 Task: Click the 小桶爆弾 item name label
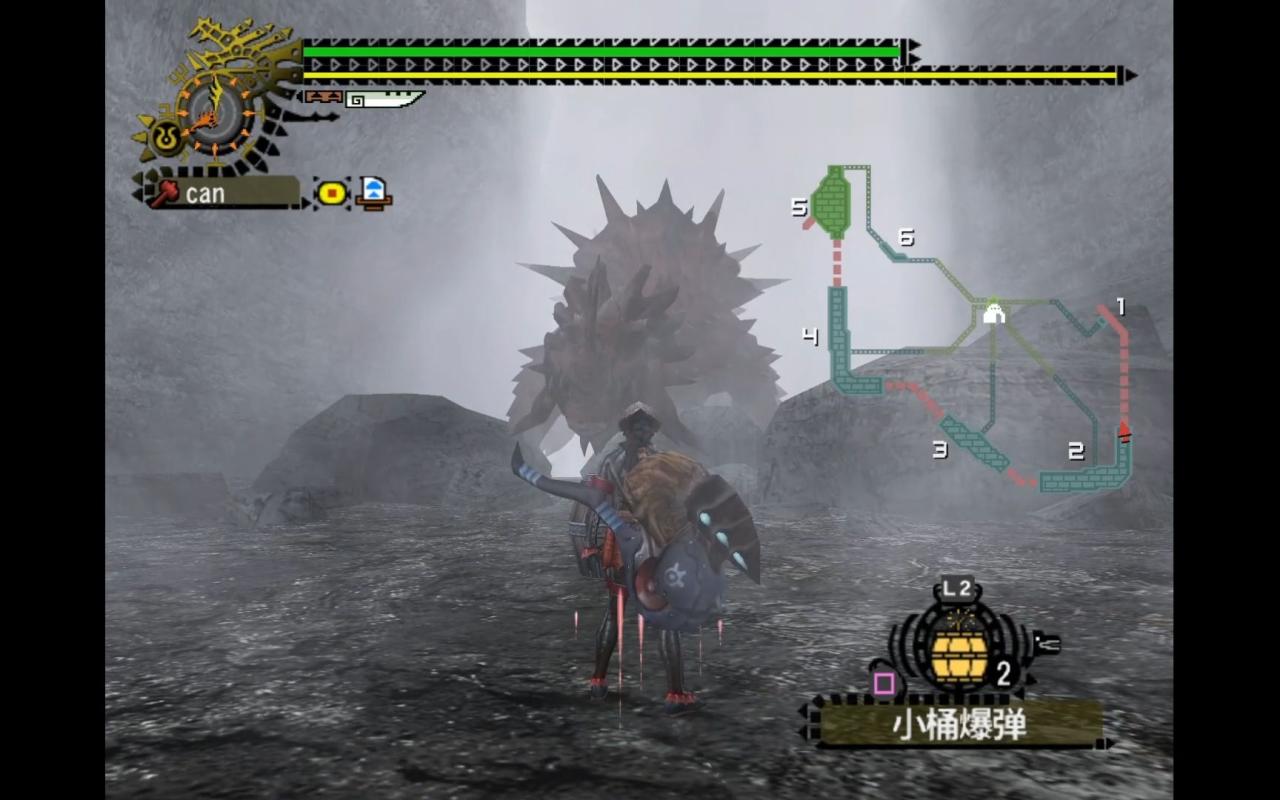coord(958,724)
